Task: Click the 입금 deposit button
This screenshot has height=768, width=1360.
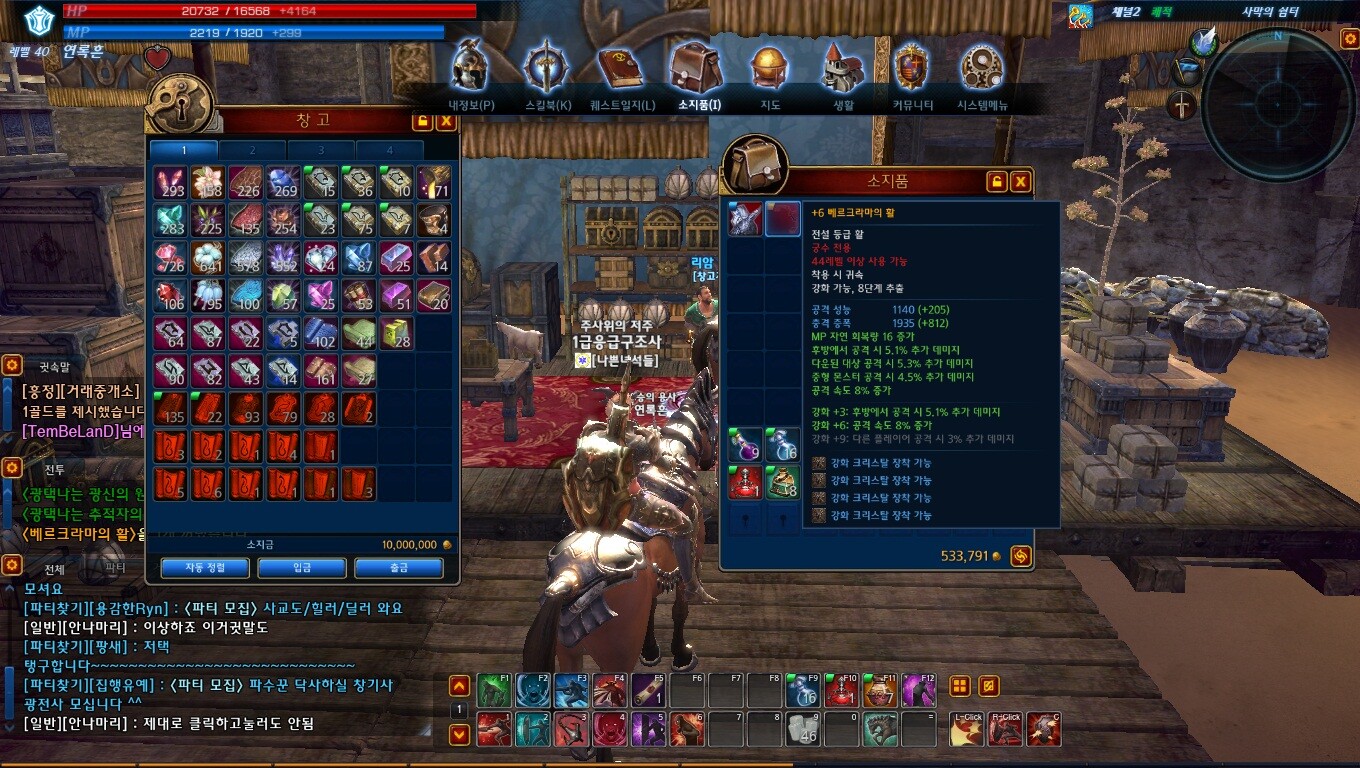Action: coord(302,567)
